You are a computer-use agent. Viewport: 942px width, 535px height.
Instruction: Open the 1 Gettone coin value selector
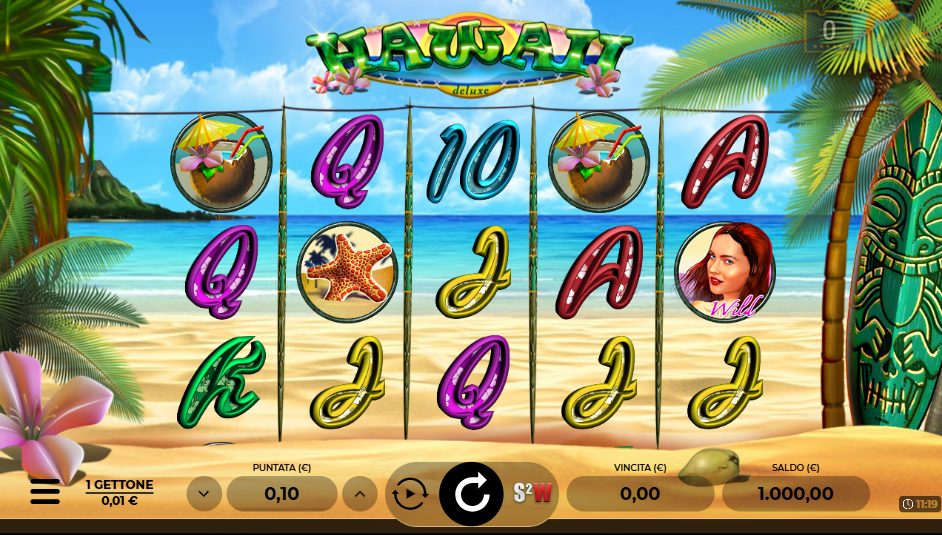pyautogui.click(x=119, y=491)
